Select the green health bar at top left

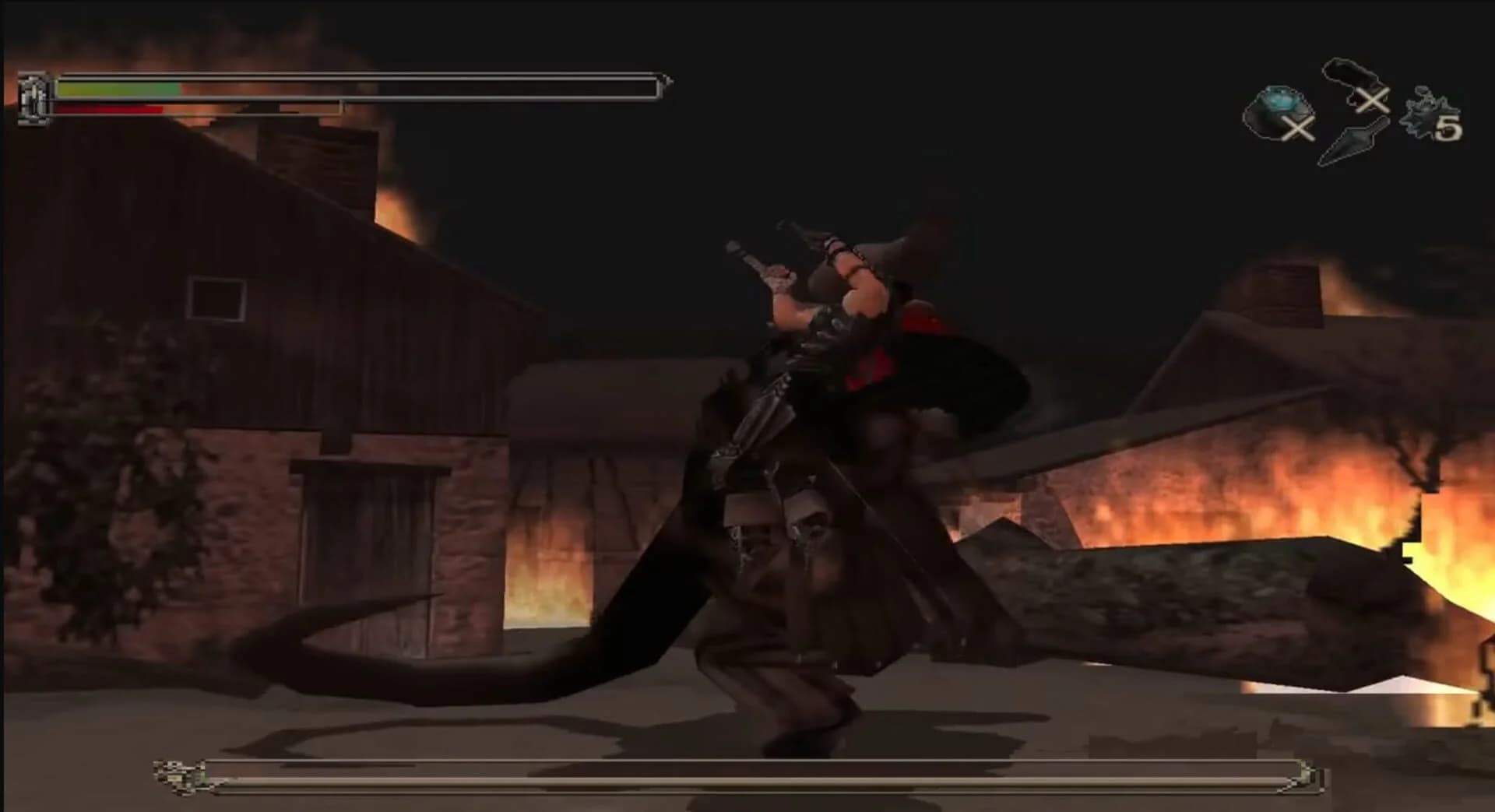[x=117, y=88]
